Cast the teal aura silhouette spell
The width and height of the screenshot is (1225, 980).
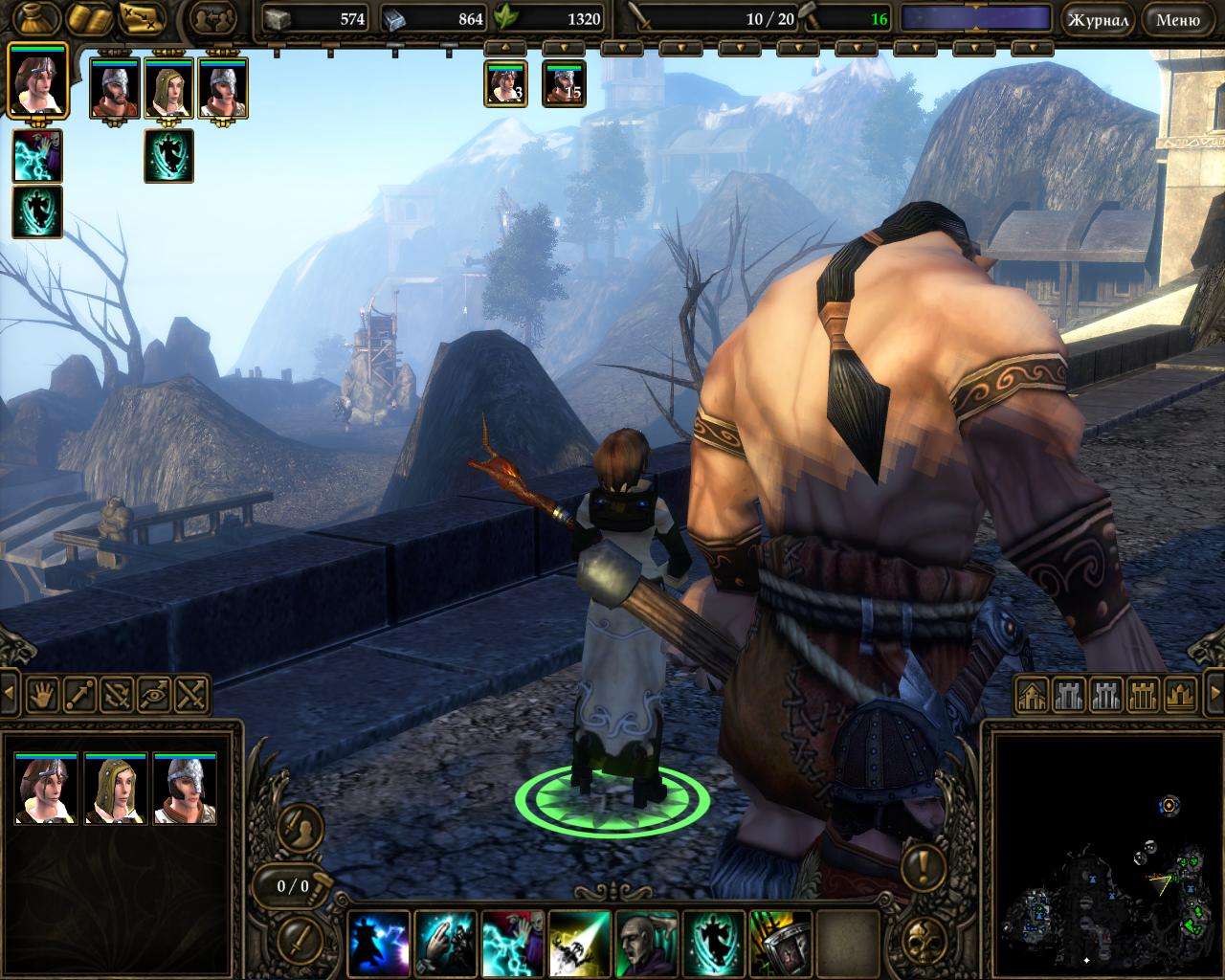pyautogui.click(x=713, y=941)
